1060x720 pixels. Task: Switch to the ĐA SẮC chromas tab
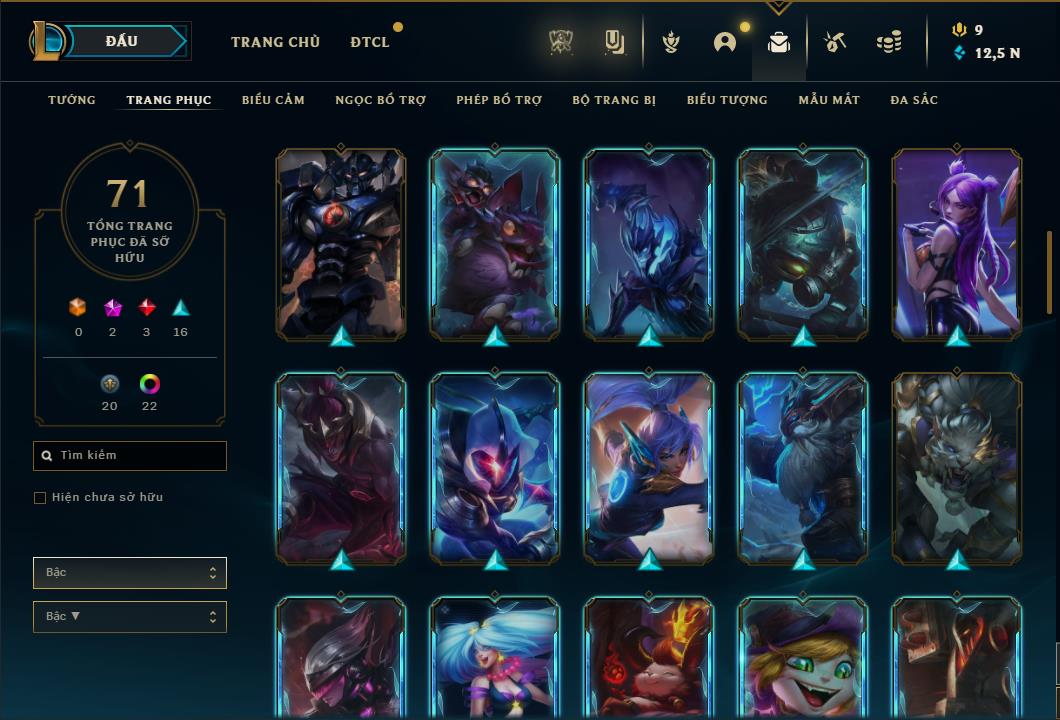point(914,100)
